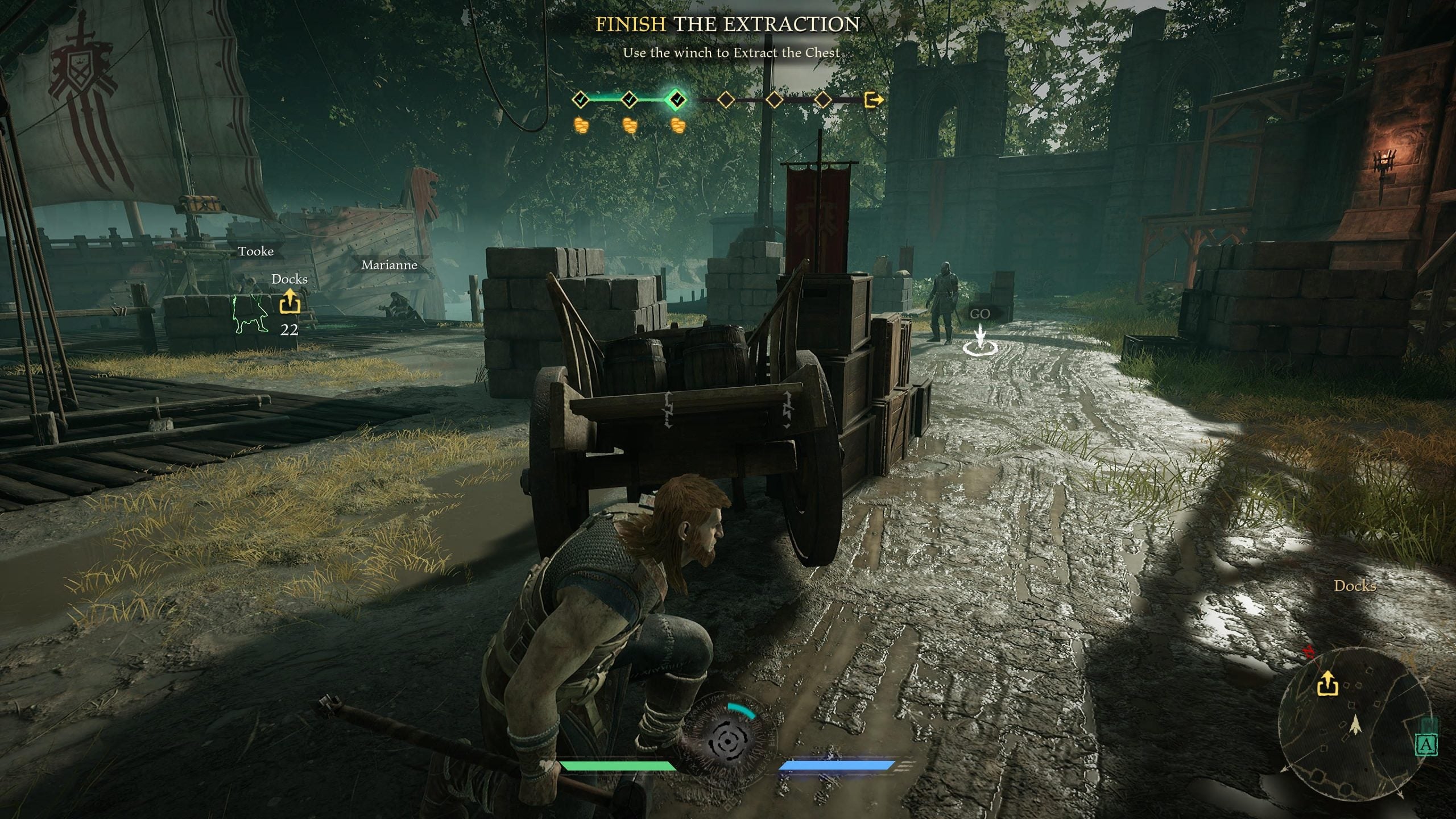Image resolution: width=1456 pixels, height=819 pixels.
Task: Click the Finish the Extraction objective banner
Action: (727, 24)
